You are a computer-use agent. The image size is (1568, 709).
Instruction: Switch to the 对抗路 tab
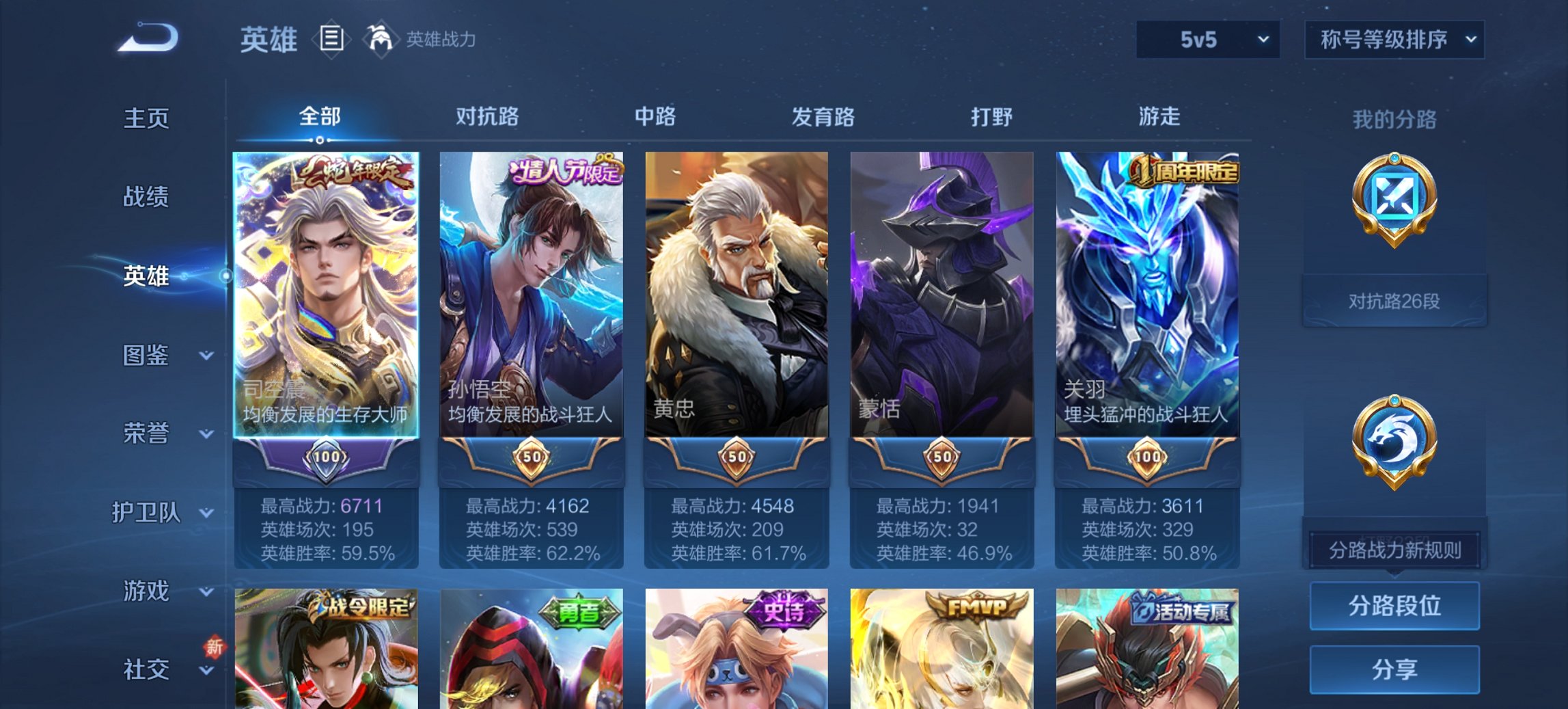click(489, 117)
